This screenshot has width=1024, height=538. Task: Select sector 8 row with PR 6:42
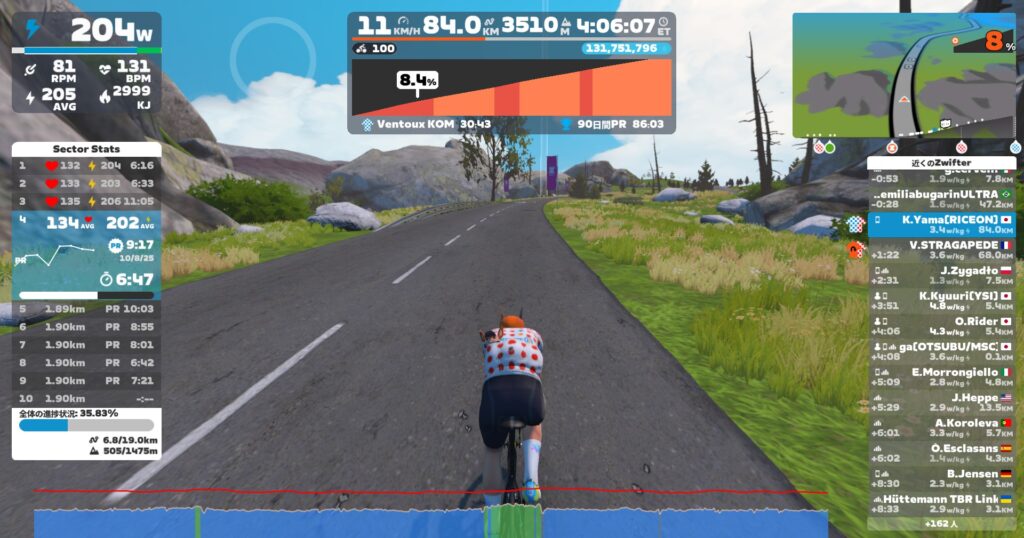pos(86,363)
